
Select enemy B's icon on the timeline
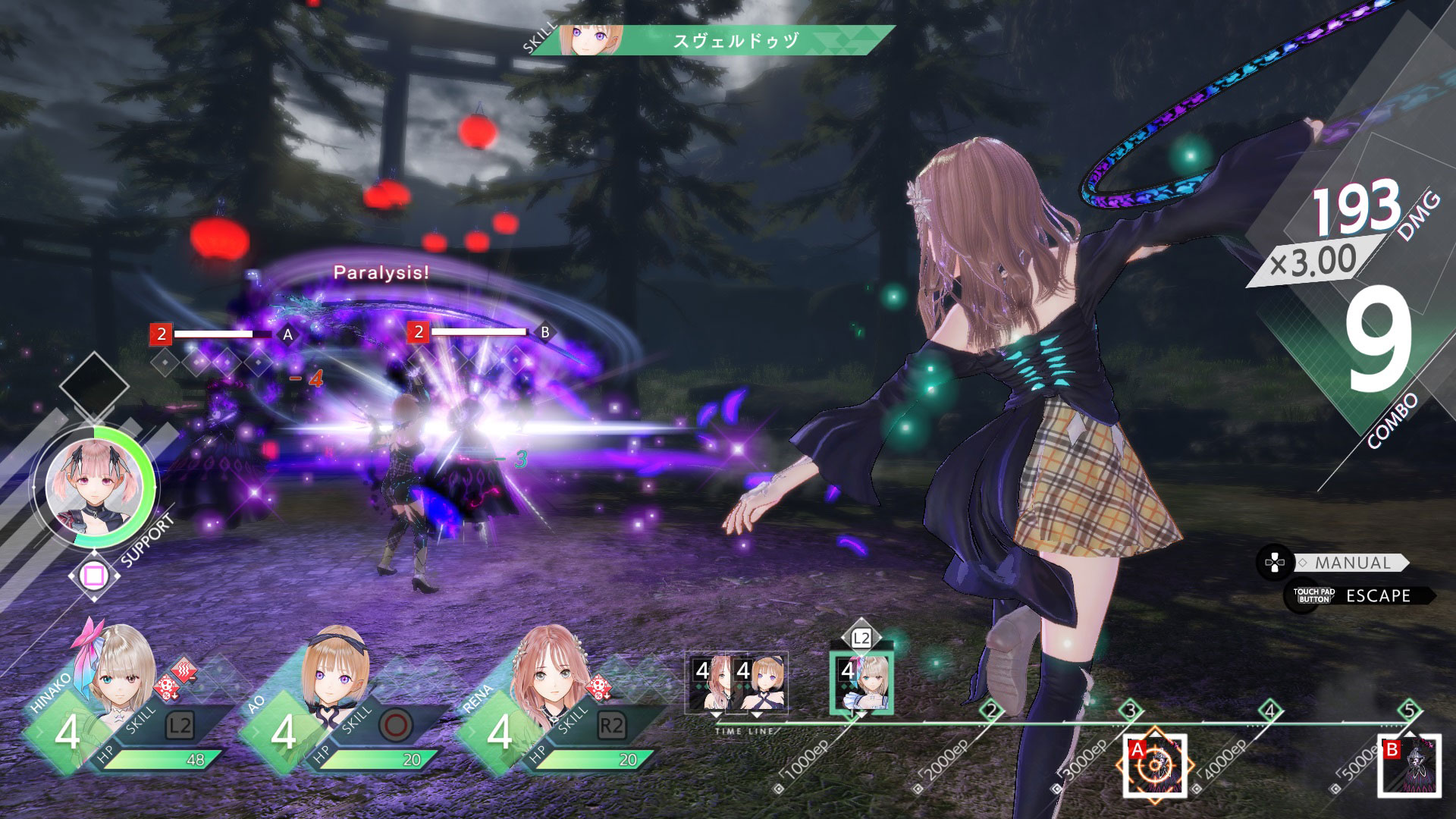pos(1409,765)
